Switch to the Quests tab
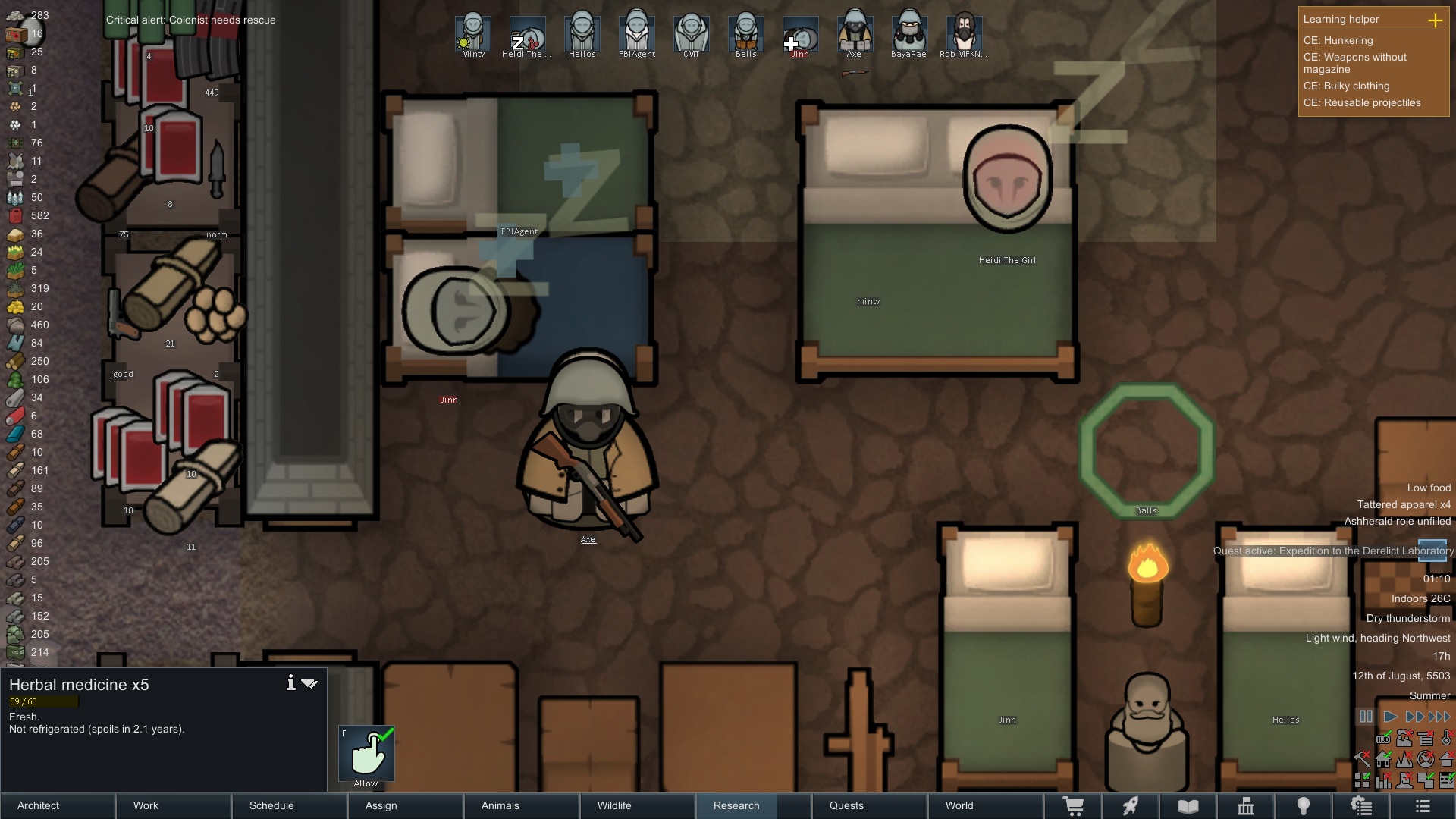The height and width of the screenshot is (819, 1456). coord(846,806)
